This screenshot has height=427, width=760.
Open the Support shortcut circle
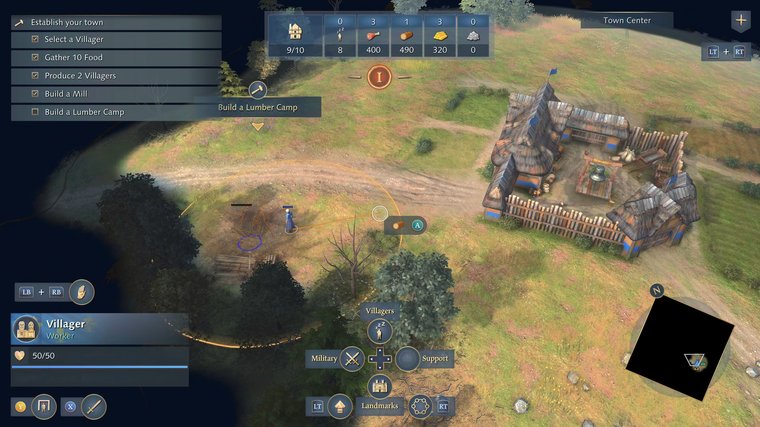pos(407,358)
